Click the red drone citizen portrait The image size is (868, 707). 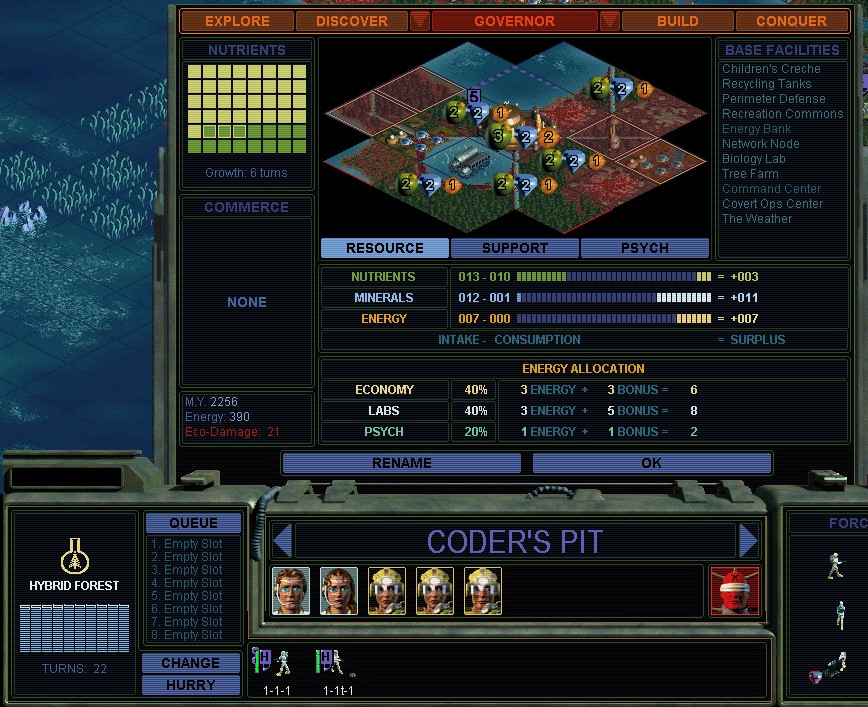pos(734,591)
